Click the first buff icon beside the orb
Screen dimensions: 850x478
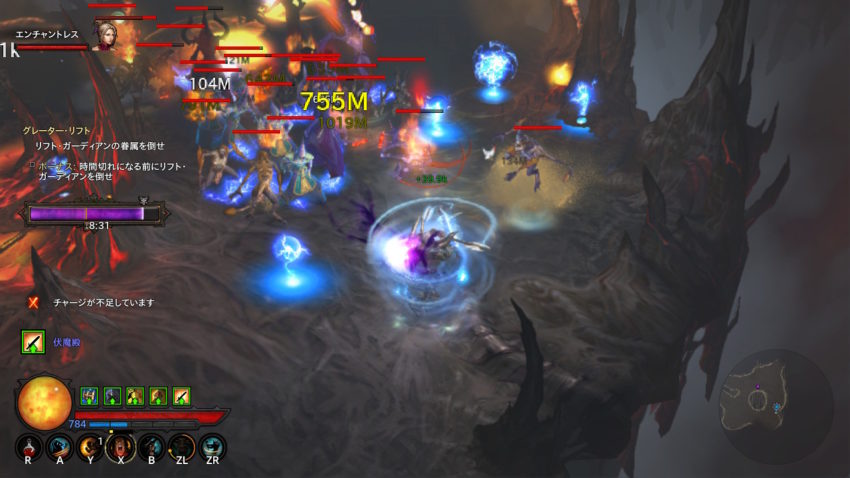pyautogui.click(x=88, y=395)
